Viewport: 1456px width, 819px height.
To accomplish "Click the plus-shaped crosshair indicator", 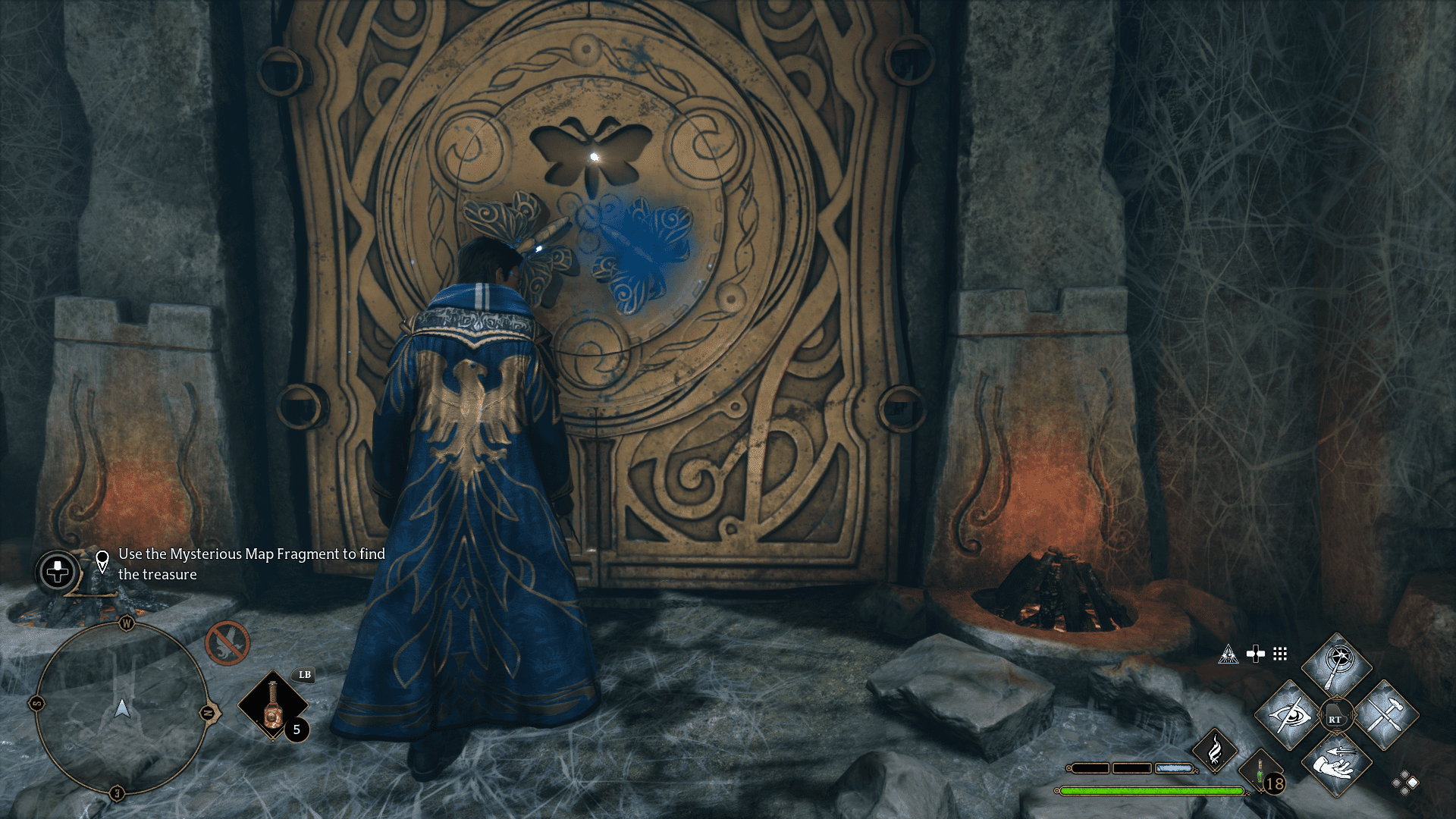I will (x=1256, y=654).
